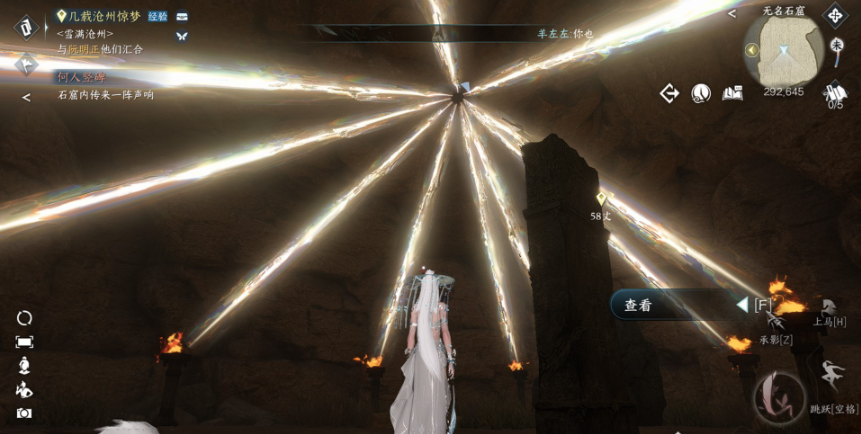The width and height of the screenshot is (861, 434).
Task: Collapse the quest tracker with the left arrow
Action: tap(26, 97)
